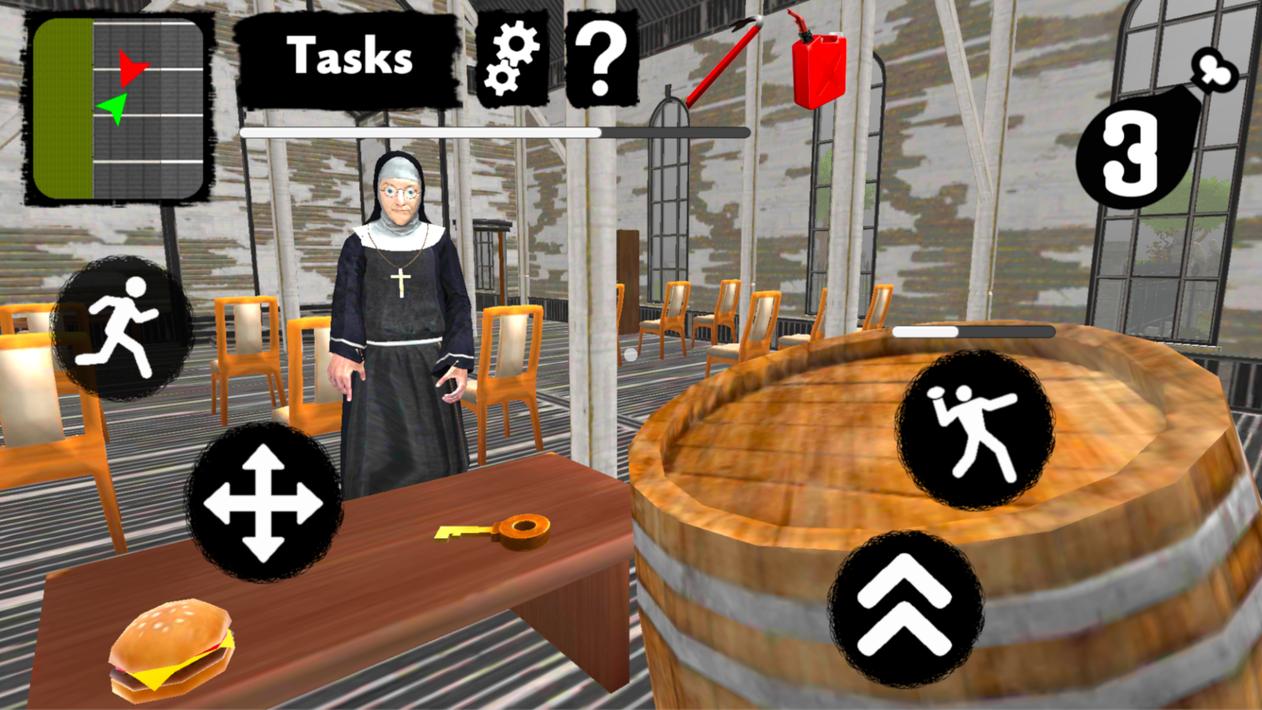Toggle the running man sprint button
The image size is (1262, 710).
point(123,326)
